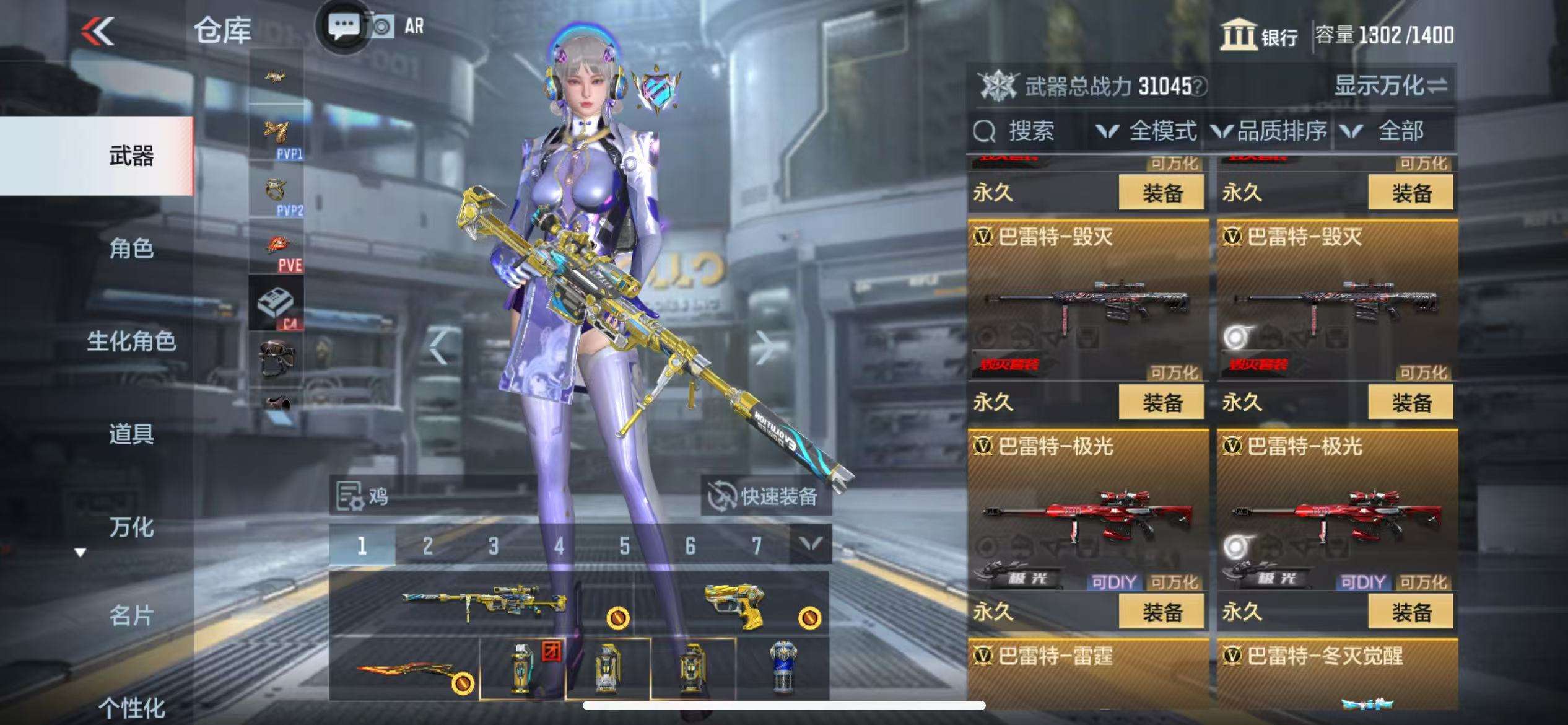Open the 道具 items category
Image resolution: width=1568 pixels, height=725 pixels.
point(131,434)
